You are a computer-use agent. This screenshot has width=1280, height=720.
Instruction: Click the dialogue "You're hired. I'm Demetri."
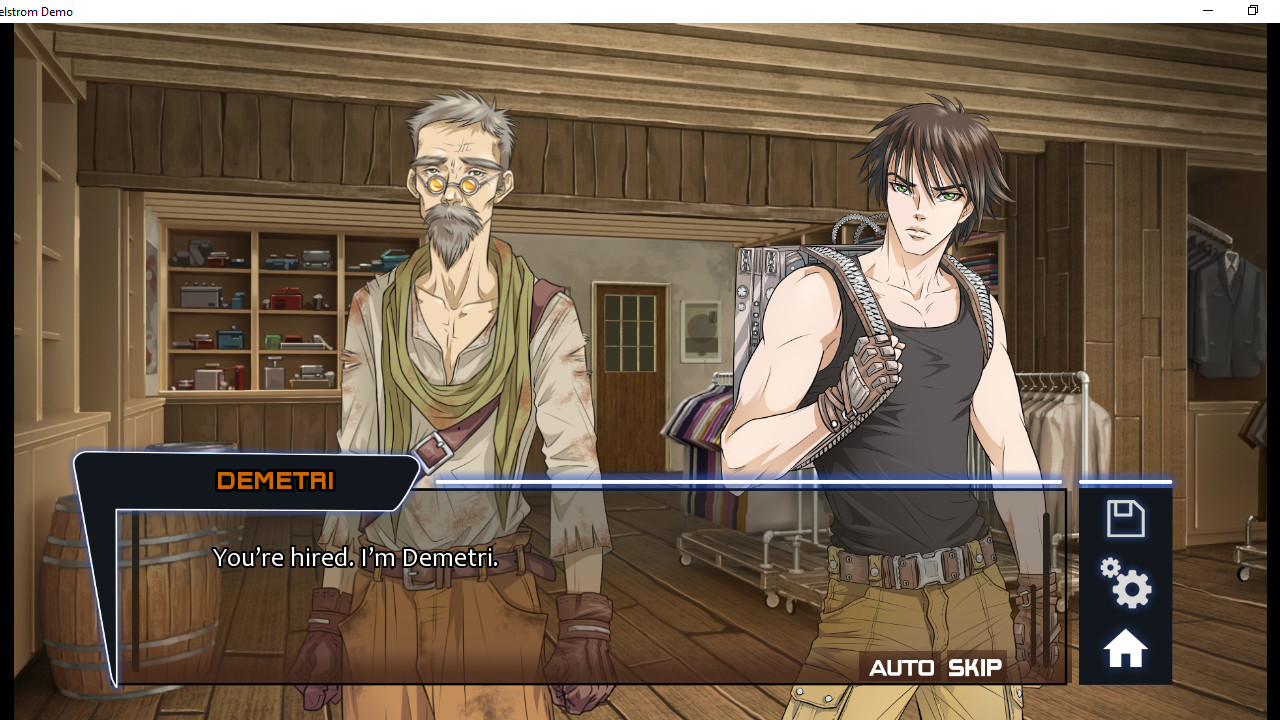357,557
